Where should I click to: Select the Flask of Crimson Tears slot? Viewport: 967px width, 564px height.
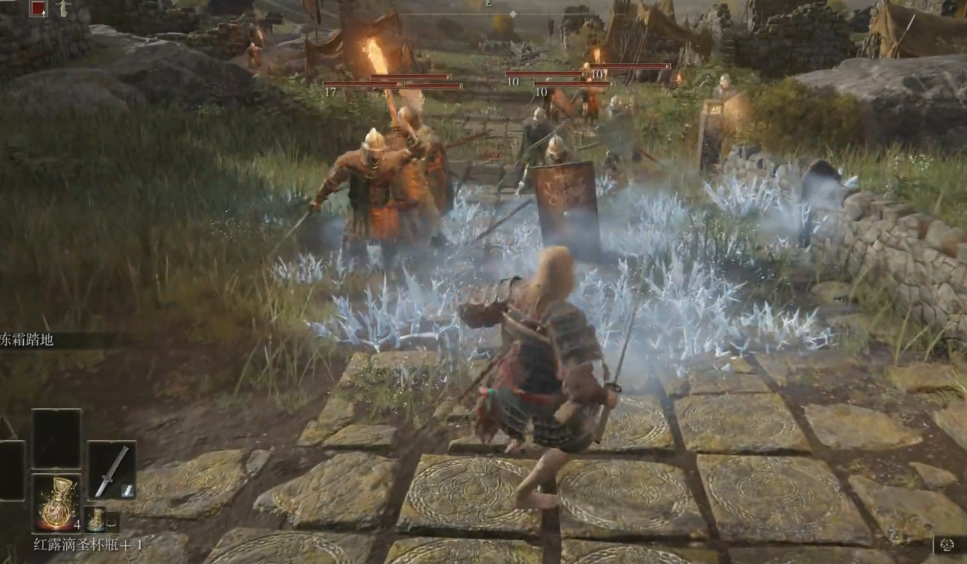point(56,502)
